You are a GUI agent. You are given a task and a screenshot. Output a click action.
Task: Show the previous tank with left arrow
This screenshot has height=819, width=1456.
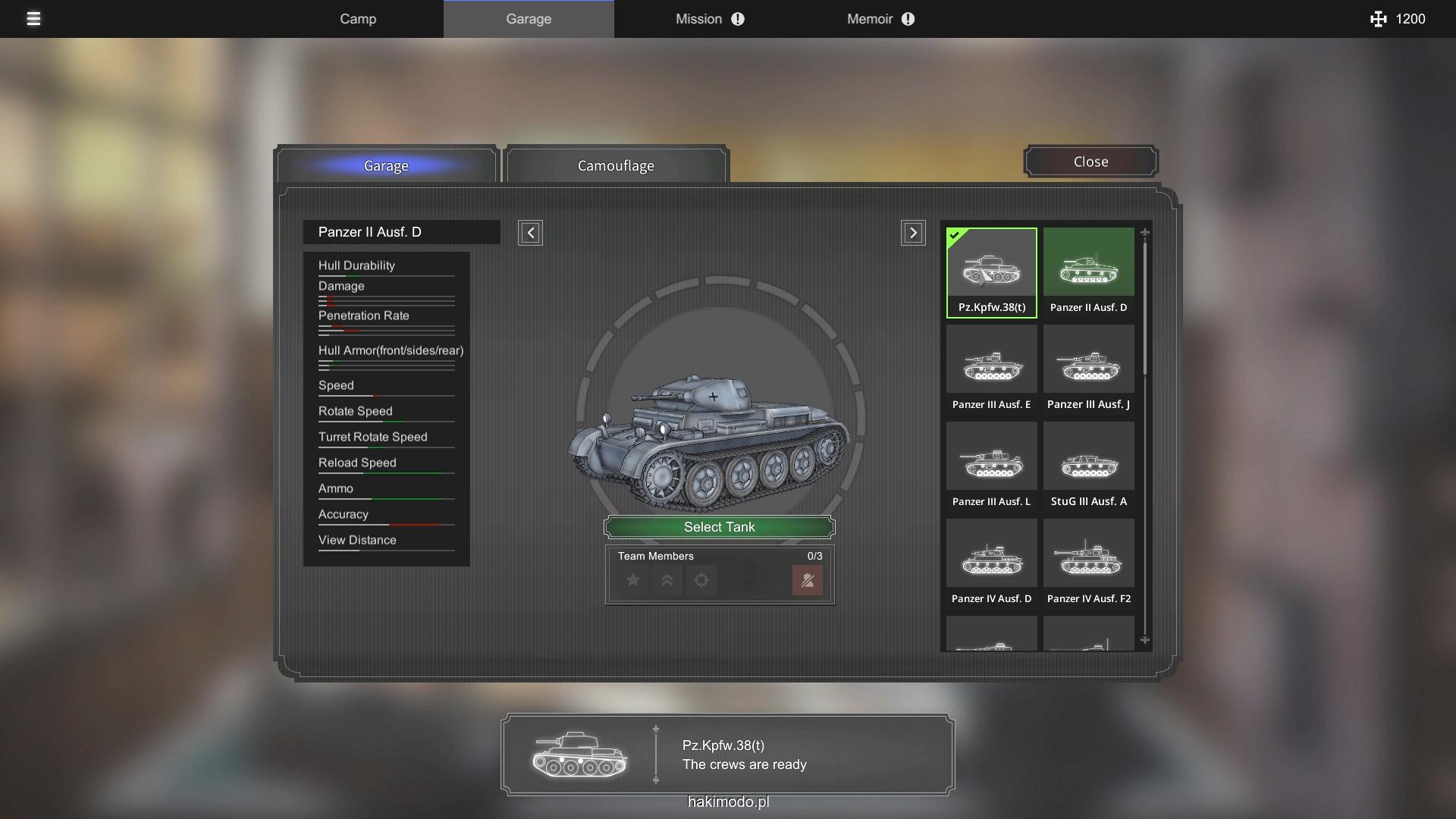click(530, 233)
